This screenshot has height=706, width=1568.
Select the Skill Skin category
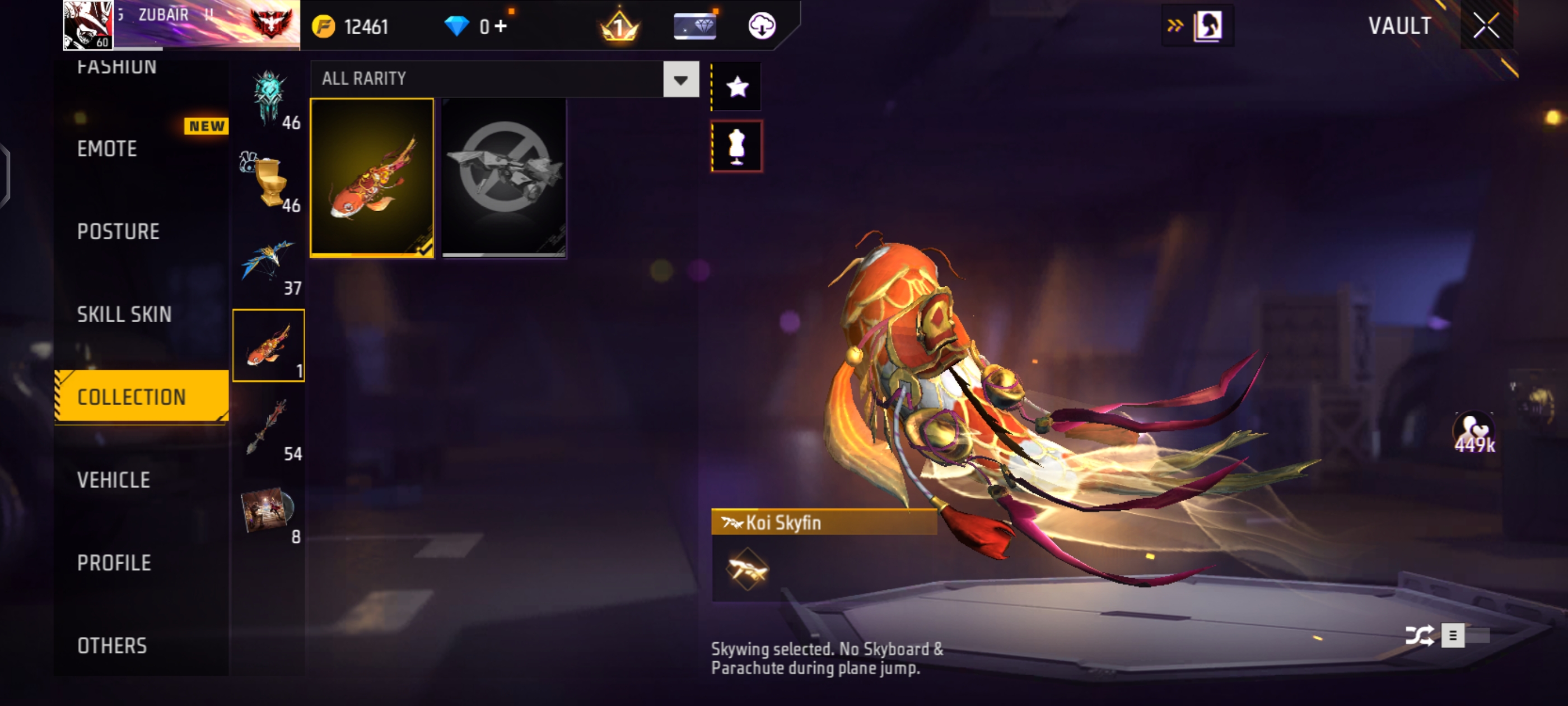(x=124, y=314)
